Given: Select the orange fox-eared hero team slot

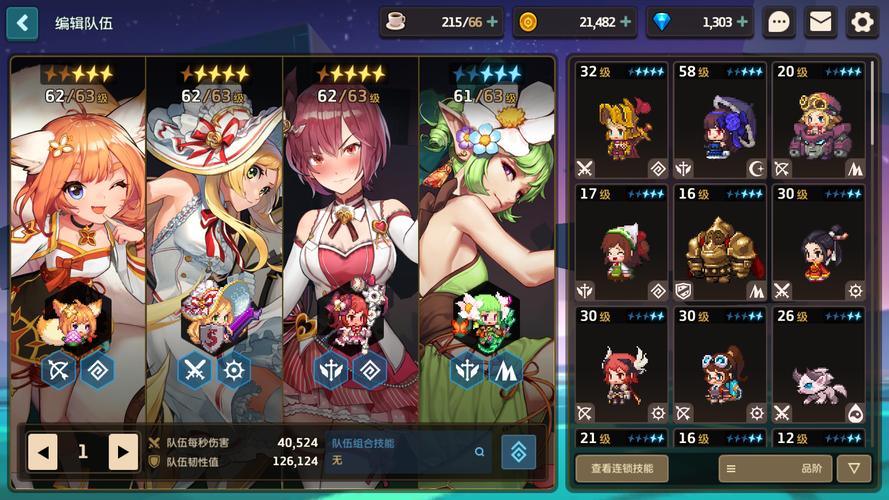Looking at the screenshot, I should pyautogui.click(x=78, y=230).
